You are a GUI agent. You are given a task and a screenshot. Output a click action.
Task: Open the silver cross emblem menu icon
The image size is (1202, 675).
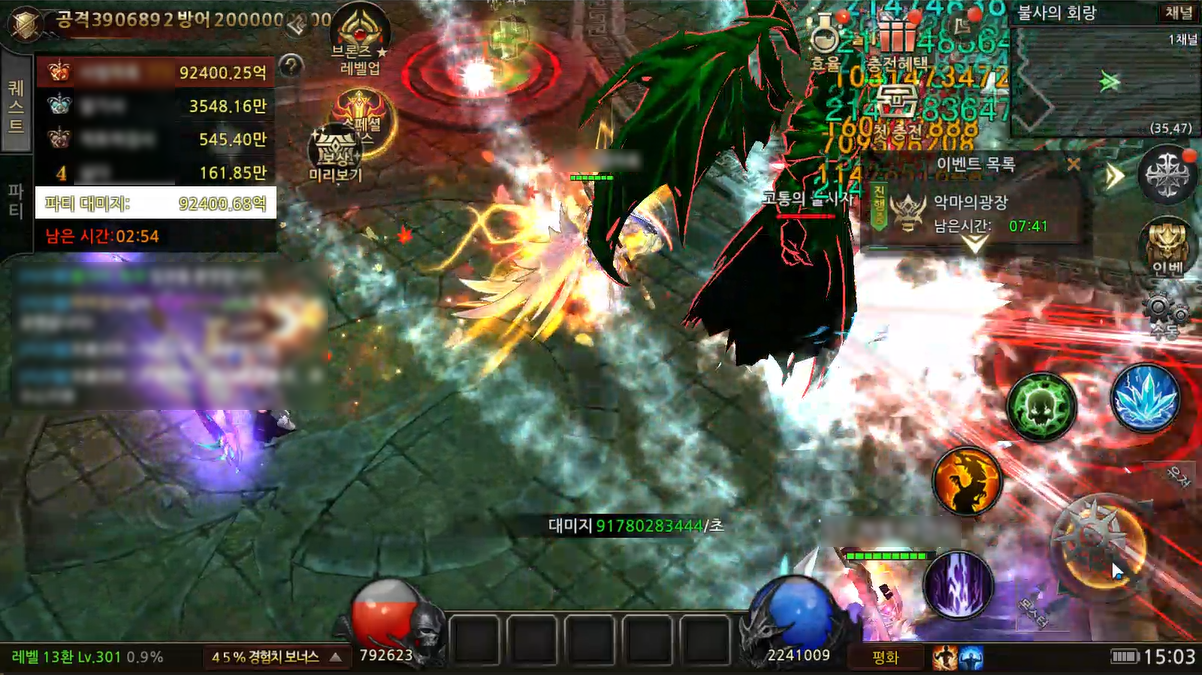[x=1166, y=174]
